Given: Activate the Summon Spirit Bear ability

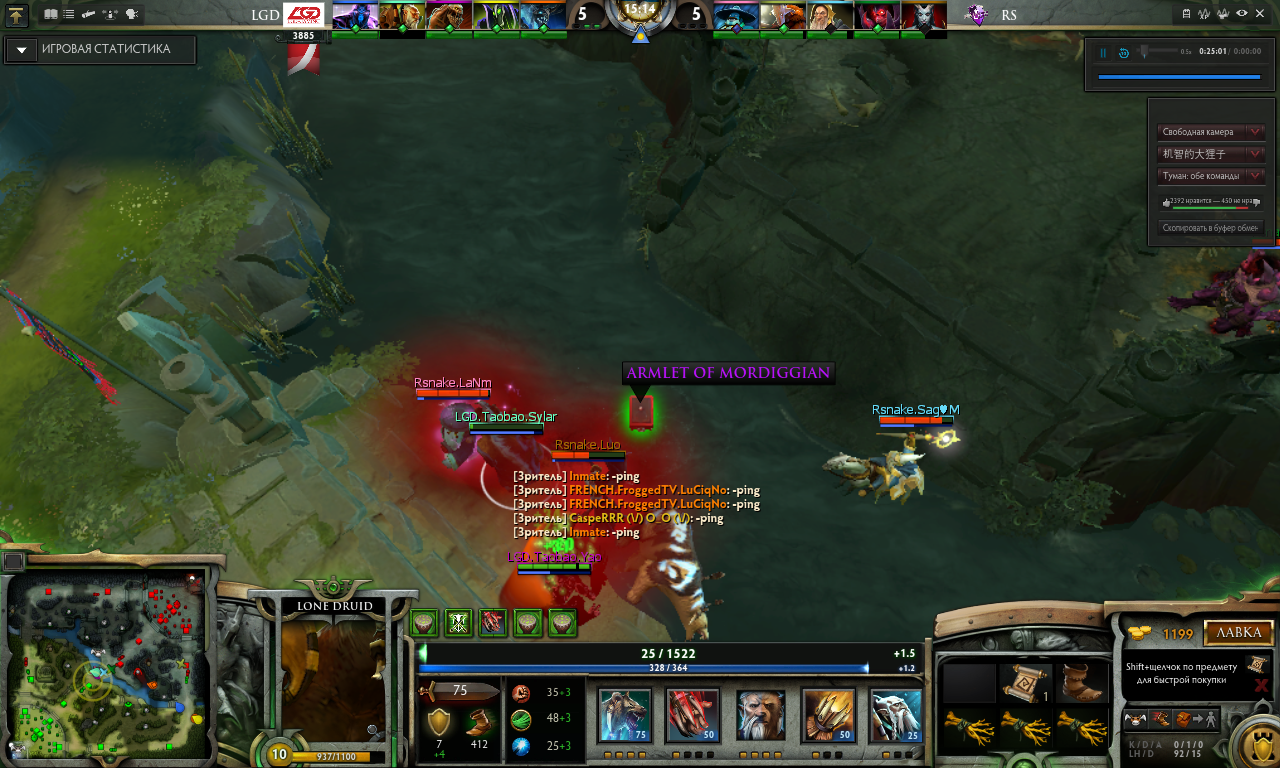Looking at the screenshot, I should coord(624,715).
